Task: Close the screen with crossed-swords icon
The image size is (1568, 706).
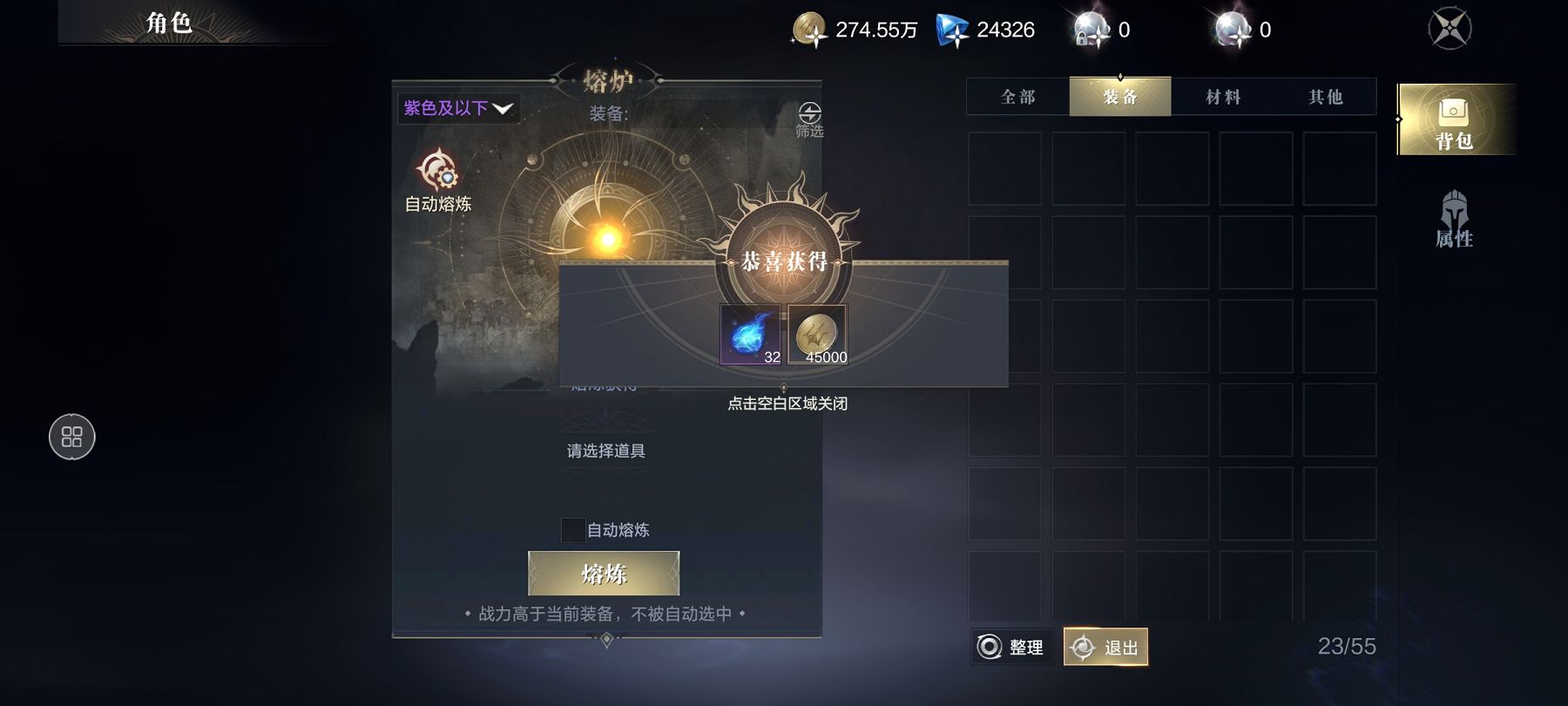Action: click(x=1450, y=29)
